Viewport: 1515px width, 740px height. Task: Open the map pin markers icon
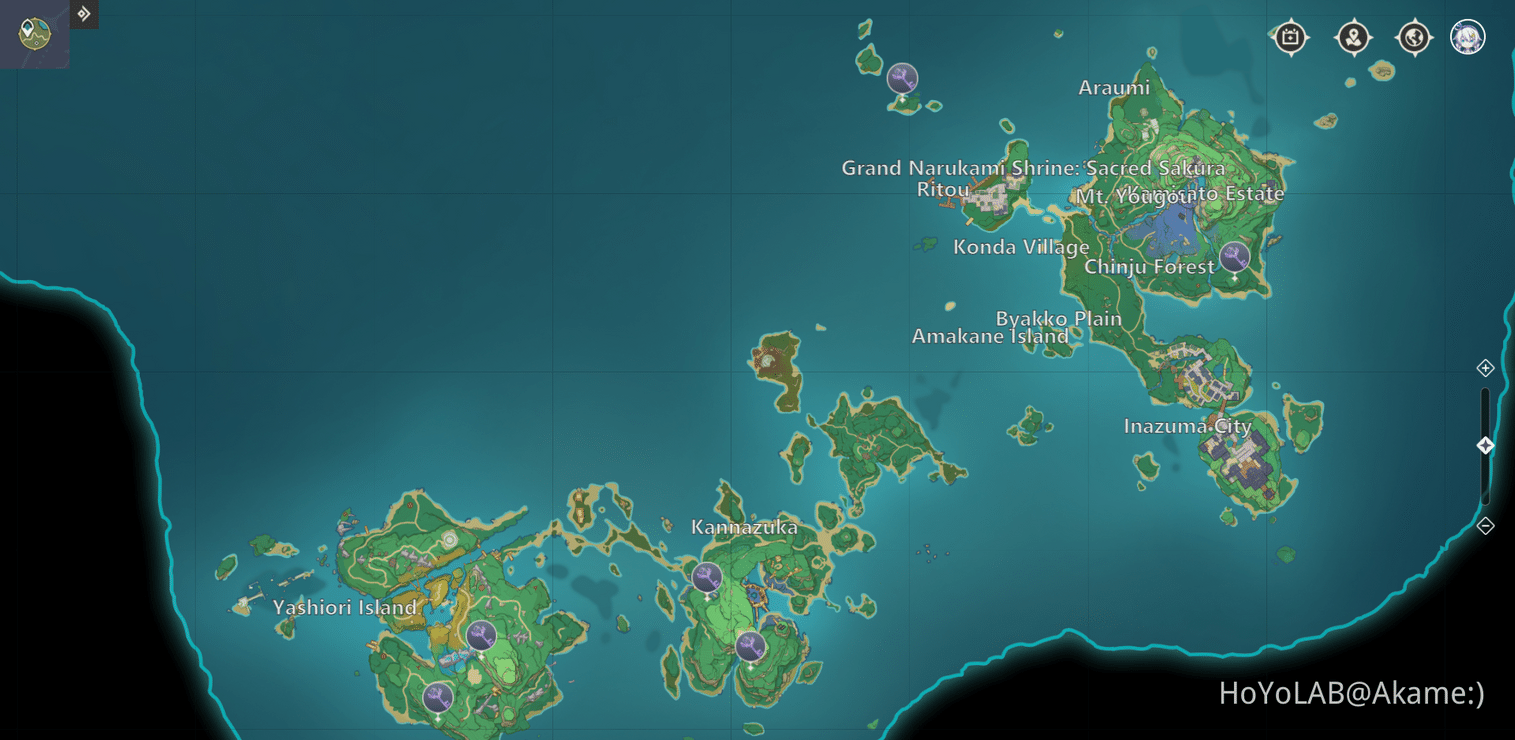[1353, 37]
